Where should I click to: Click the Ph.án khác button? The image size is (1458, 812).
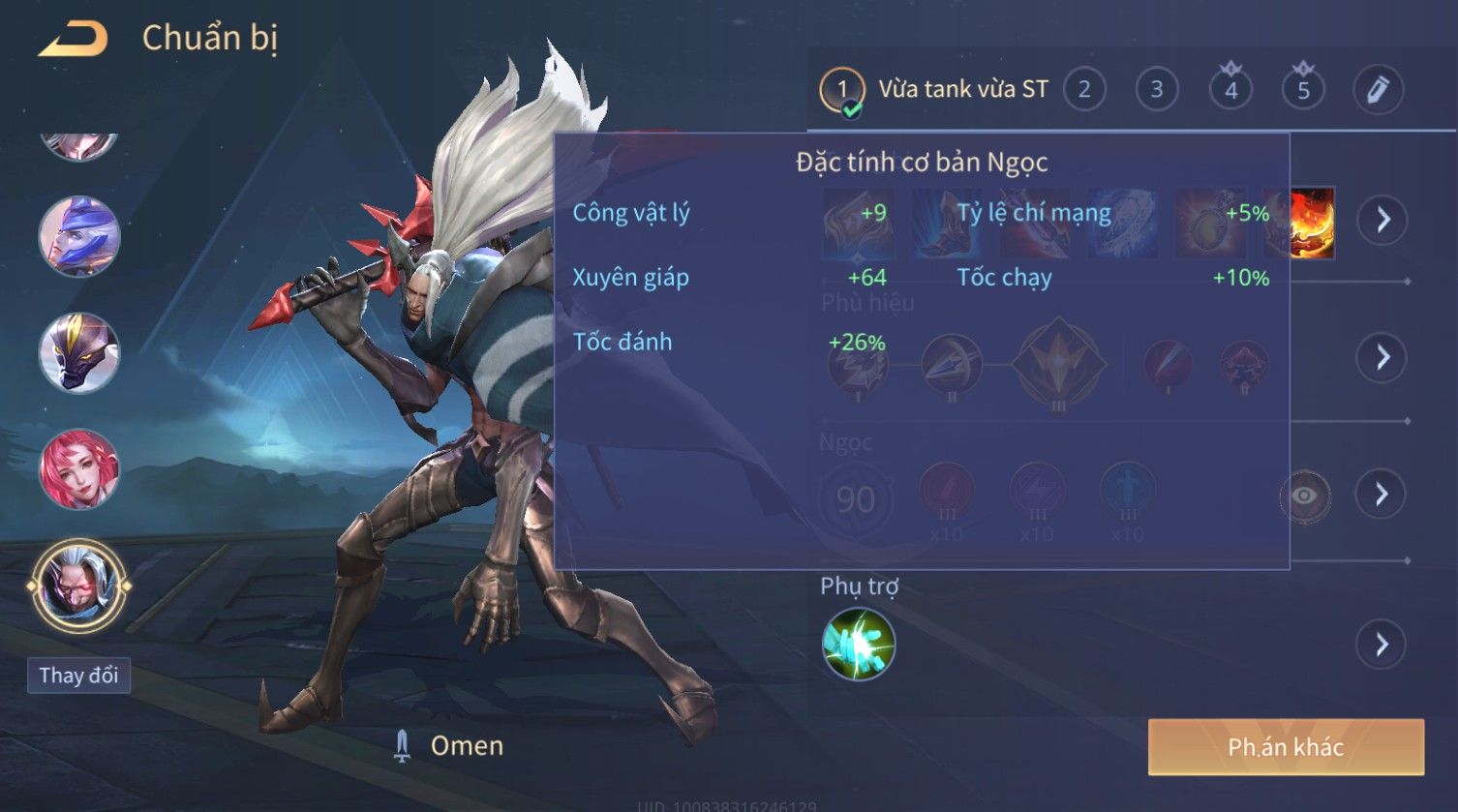click(1286, 747)
